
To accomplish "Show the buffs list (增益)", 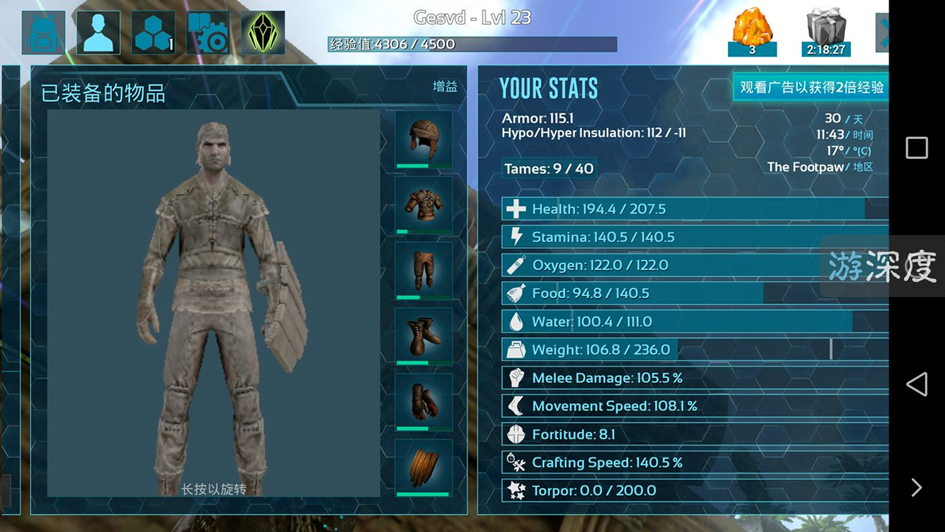I will pos(445,87).
